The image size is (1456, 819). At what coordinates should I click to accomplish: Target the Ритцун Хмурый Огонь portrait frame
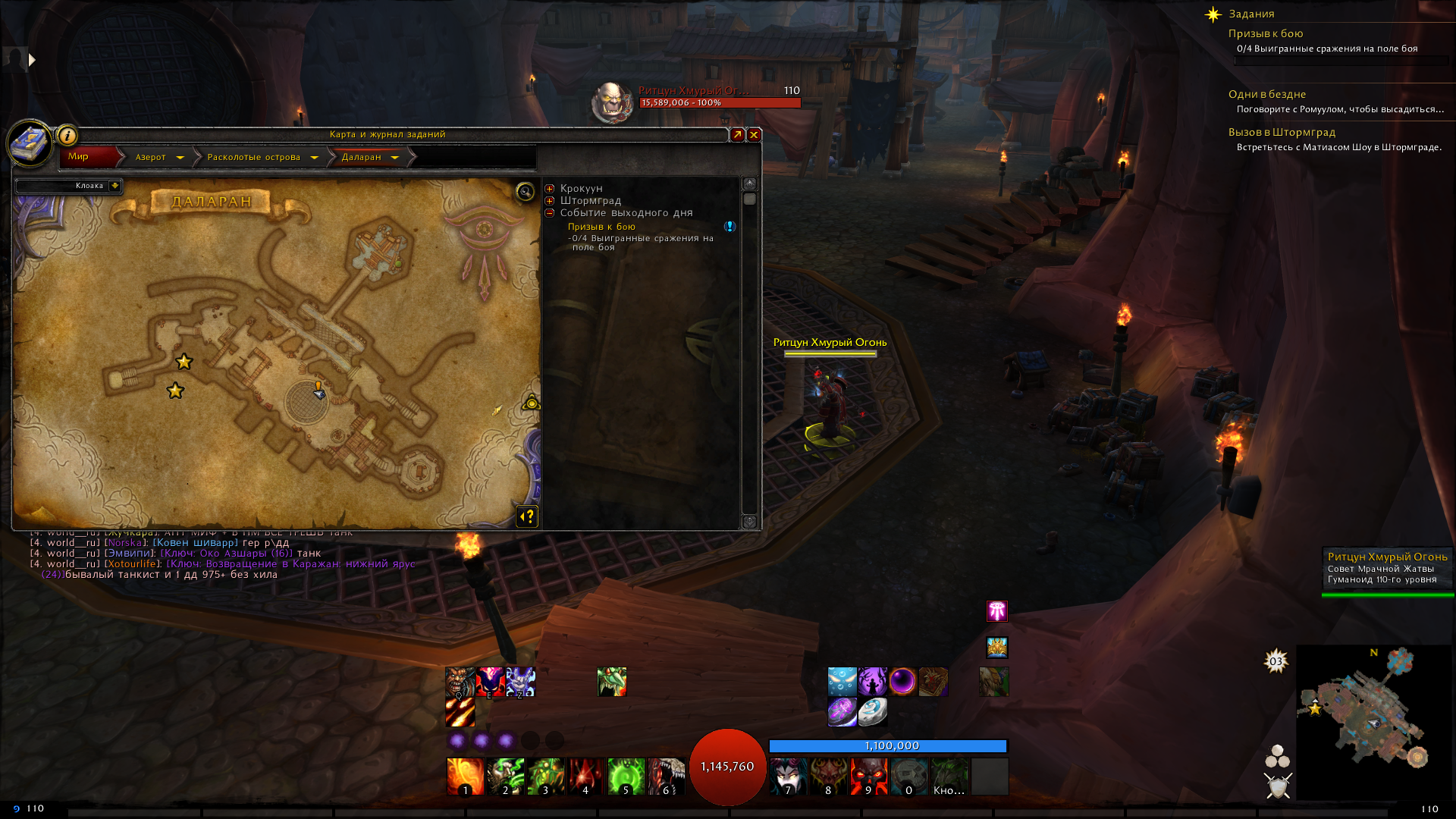coord(611,102)
